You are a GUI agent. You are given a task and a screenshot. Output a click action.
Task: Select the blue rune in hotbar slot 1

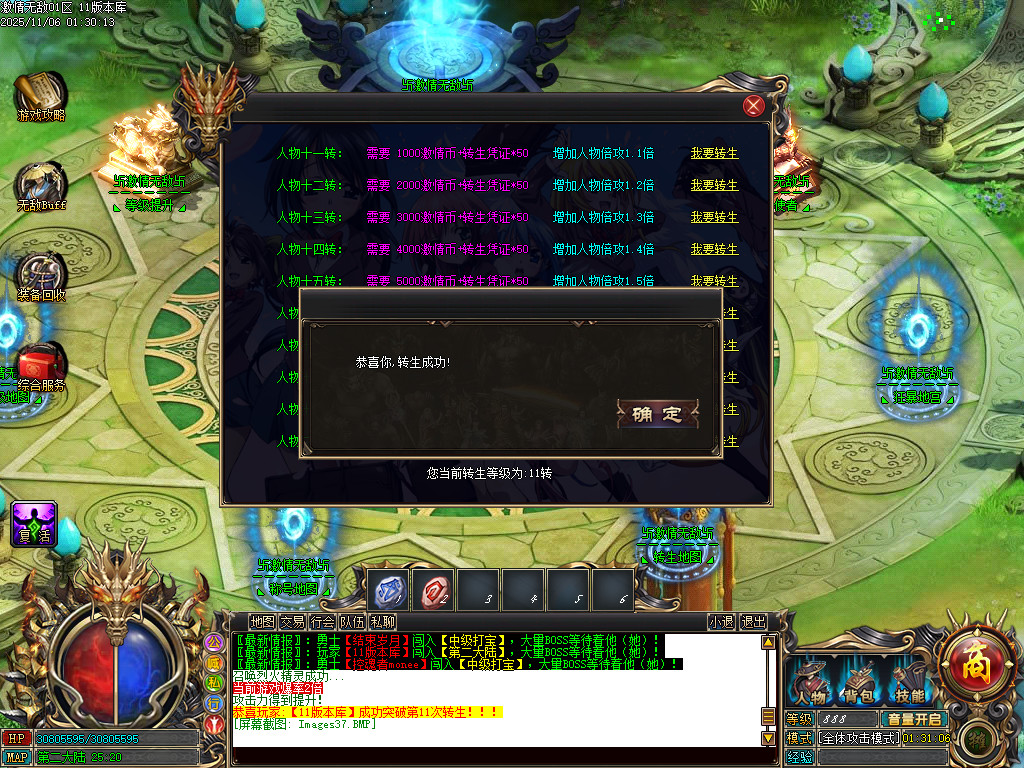click(387, 590)
